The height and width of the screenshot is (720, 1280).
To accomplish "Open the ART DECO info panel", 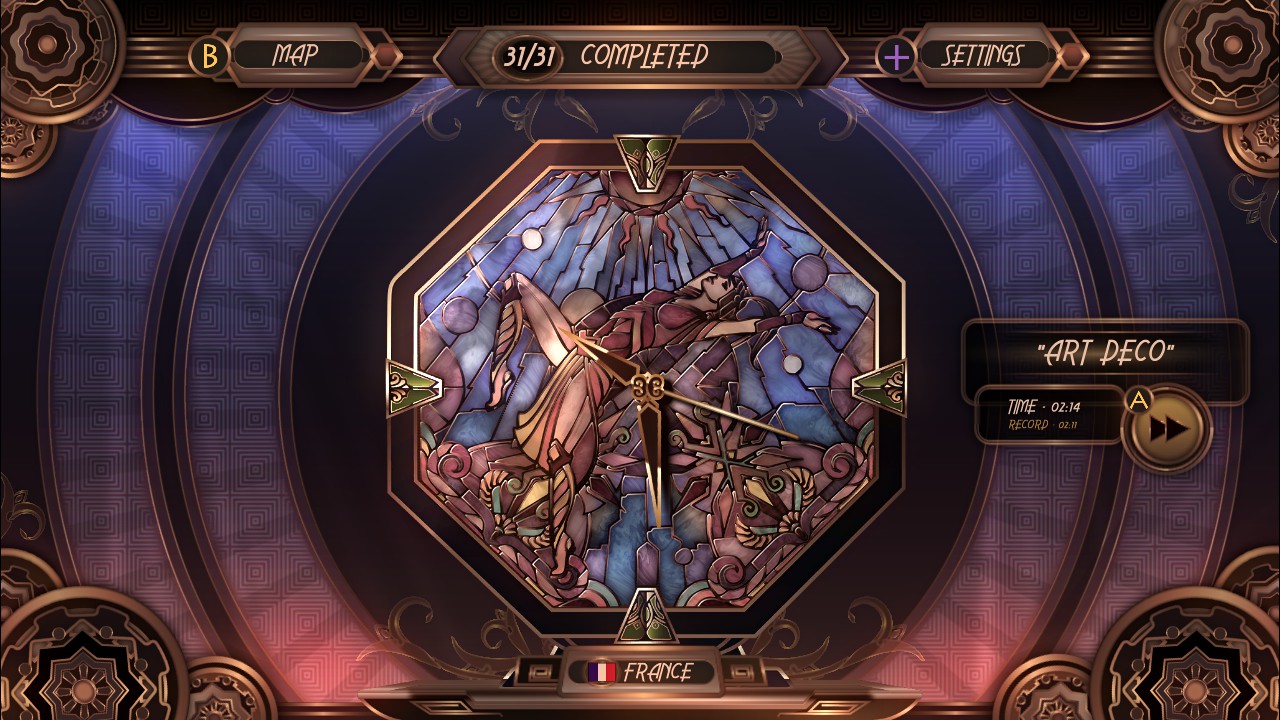I will [x=1108, y=350].
